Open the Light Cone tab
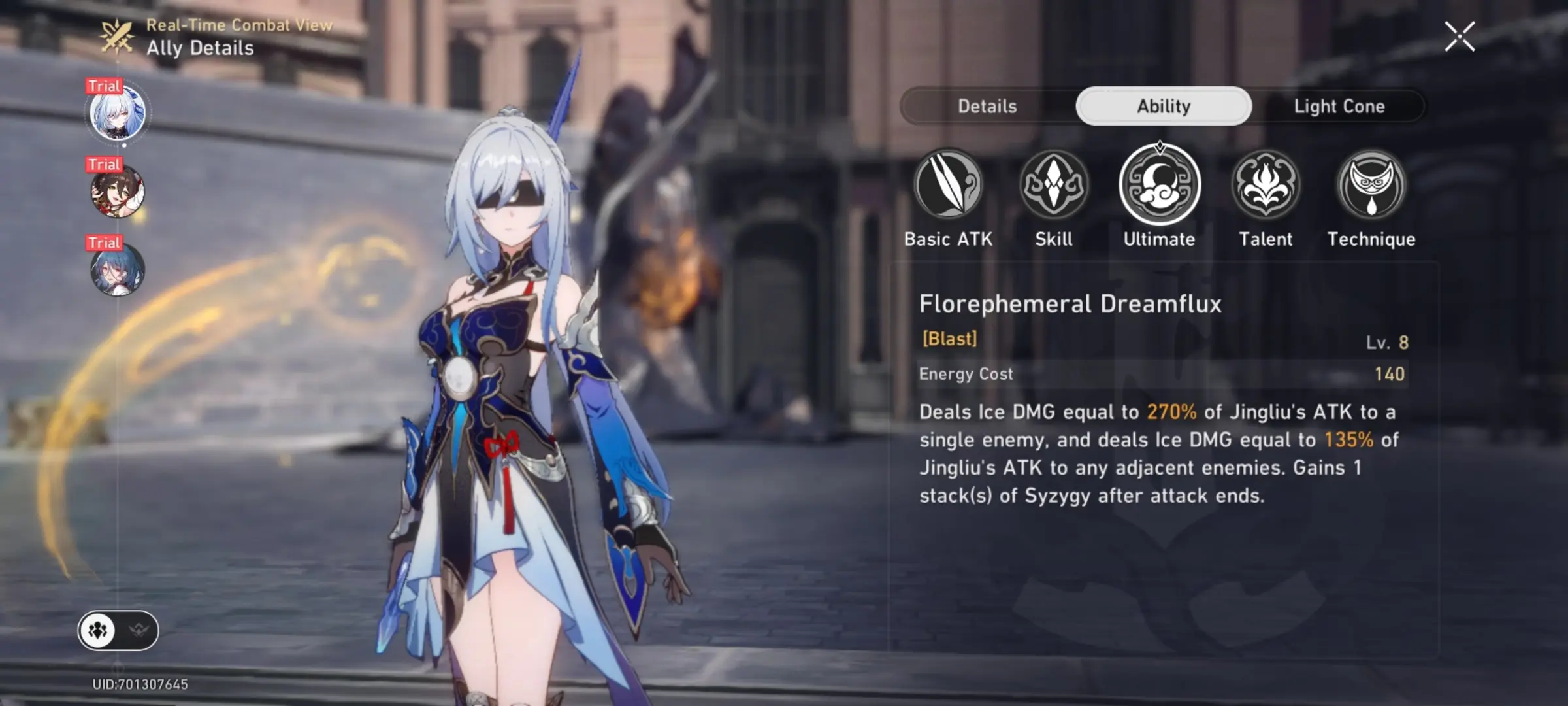 [1339, 106]
